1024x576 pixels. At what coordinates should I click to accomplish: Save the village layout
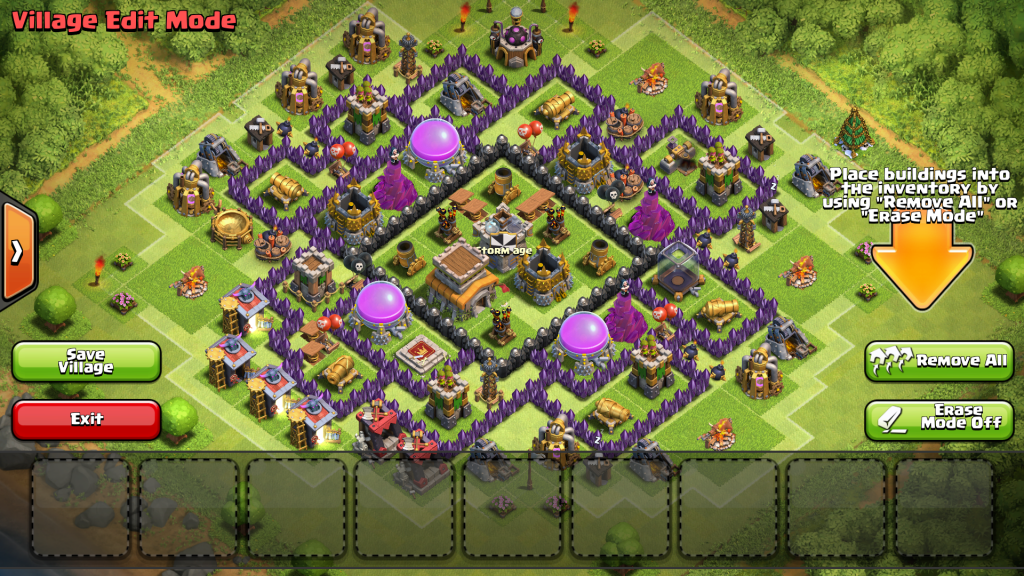pyautogui.click(x=86, y=361)
